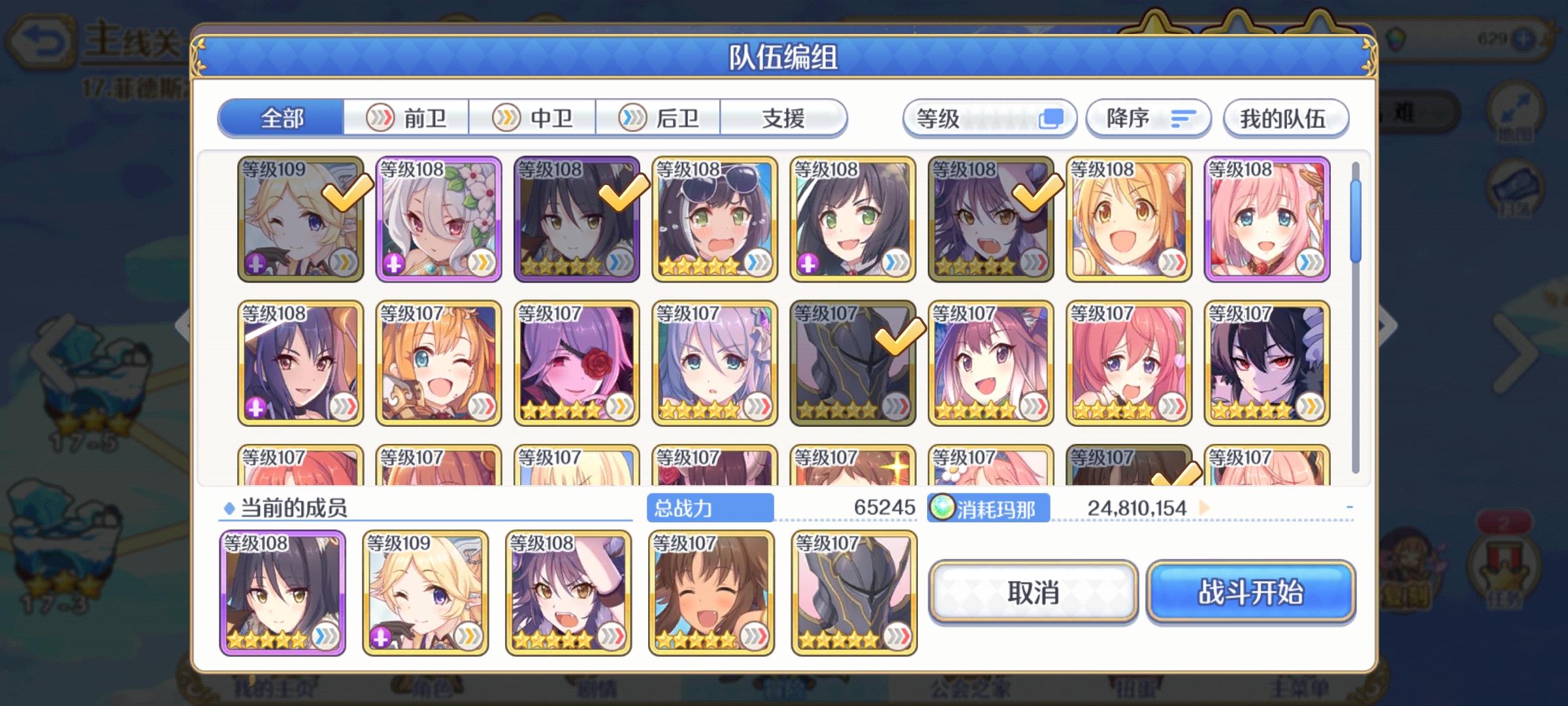Switch to the 支援 tab
Image resolution: width=1568 pixels, height=706 pixels.
click(x=784, y=118)
